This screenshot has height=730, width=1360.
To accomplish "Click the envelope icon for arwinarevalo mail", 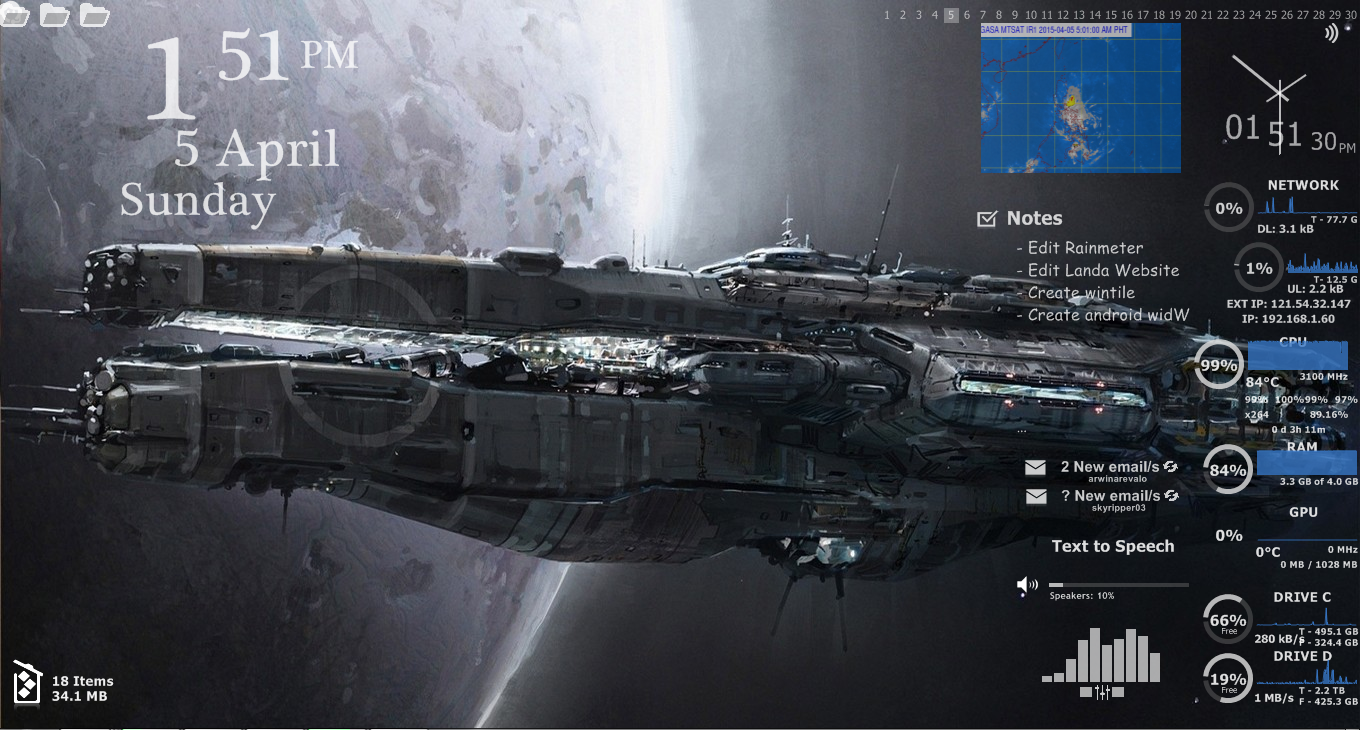I will pyautogui.click(x=1036, y=467).
